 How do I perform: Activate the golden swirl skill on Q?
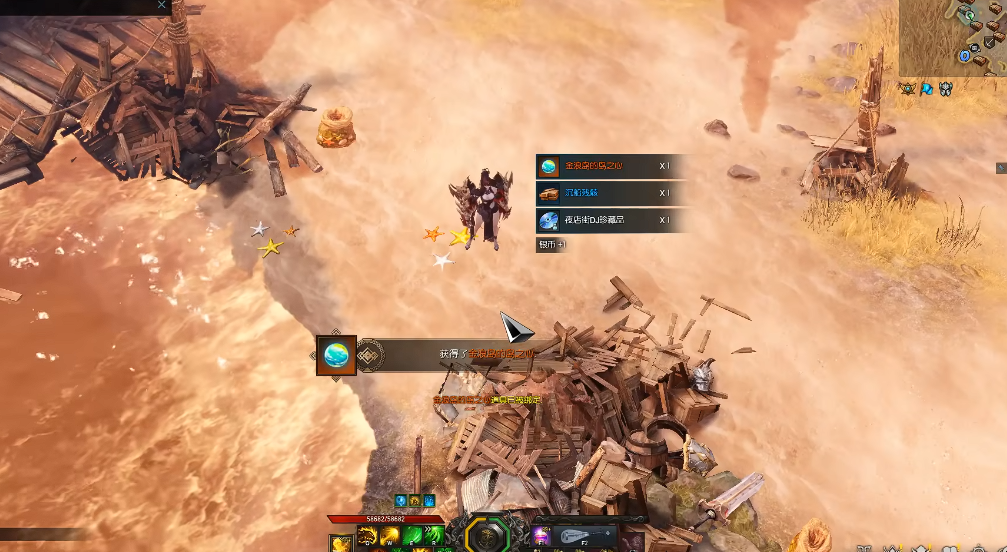point(366,537)
